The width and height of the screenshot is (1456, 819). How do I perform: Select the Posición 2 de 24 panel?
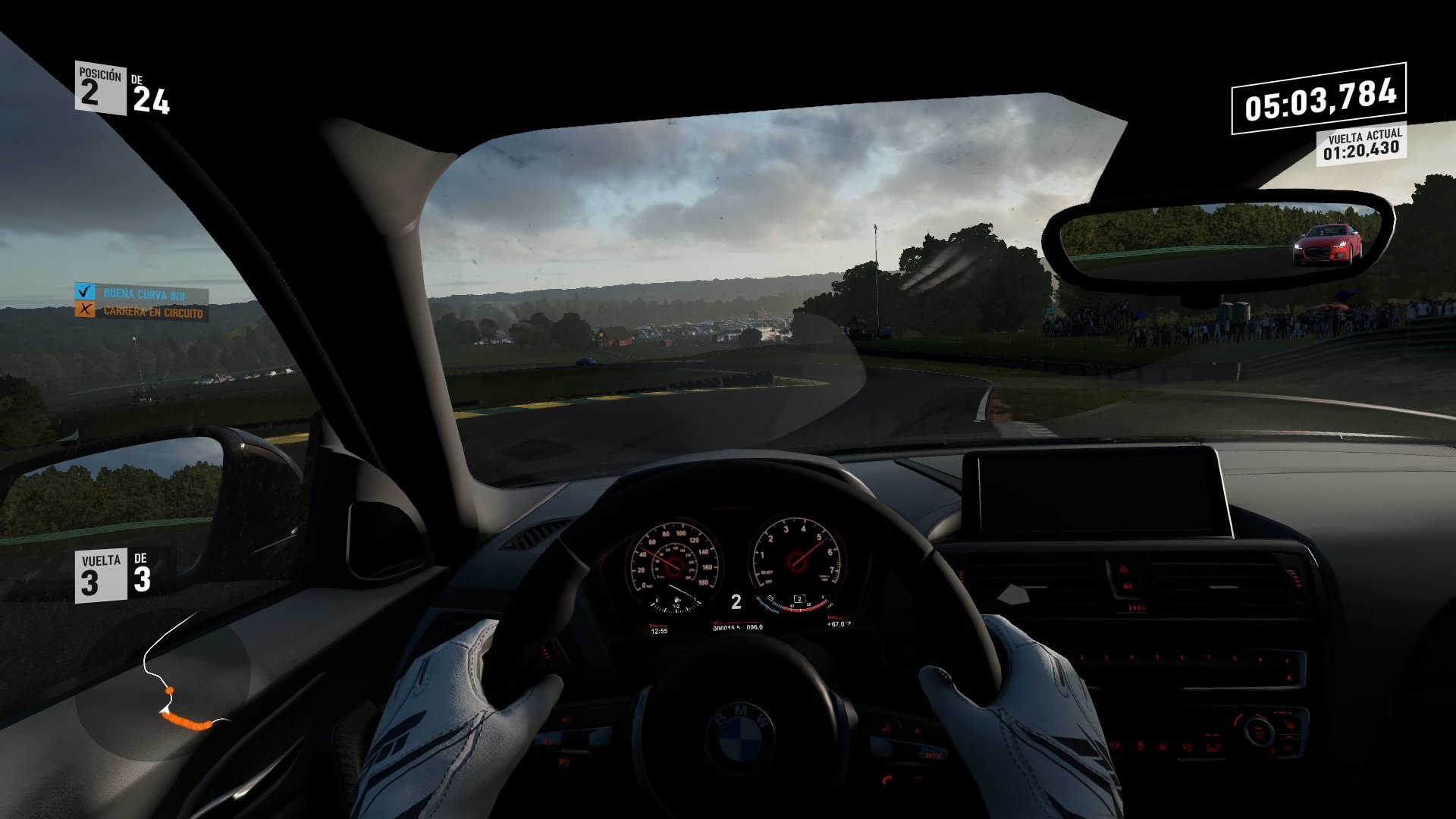point(121,87)
